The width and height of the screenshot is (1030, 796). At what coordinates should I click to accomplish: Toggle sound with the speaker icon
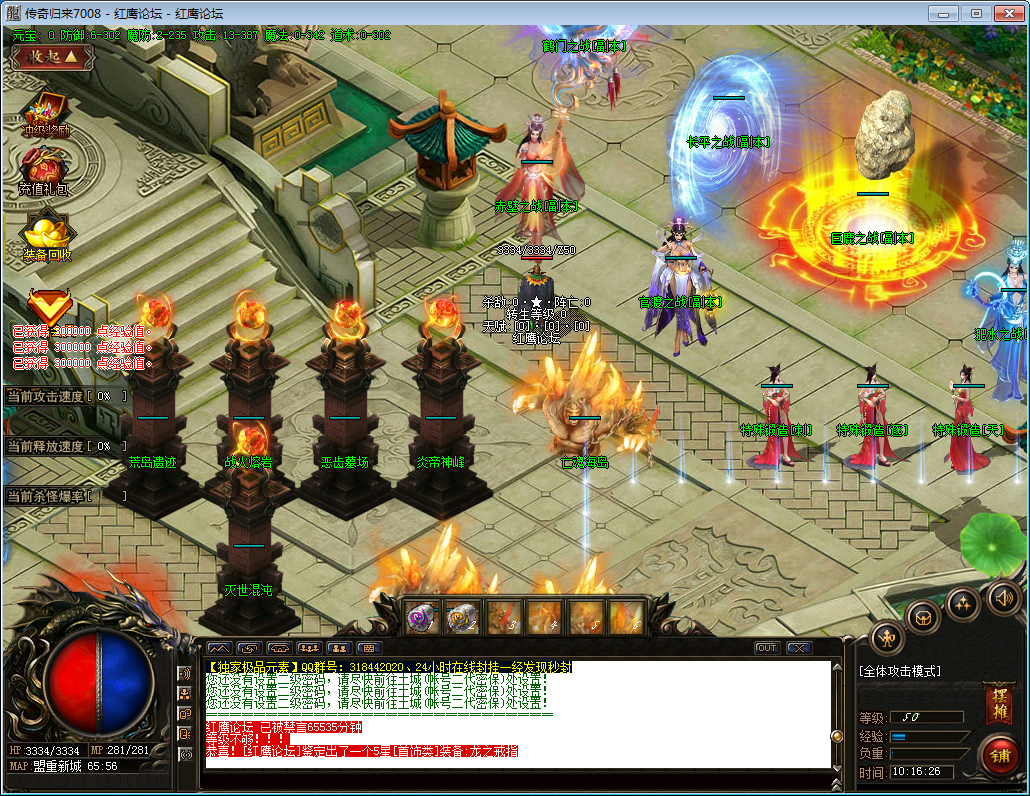(1003, 598)
